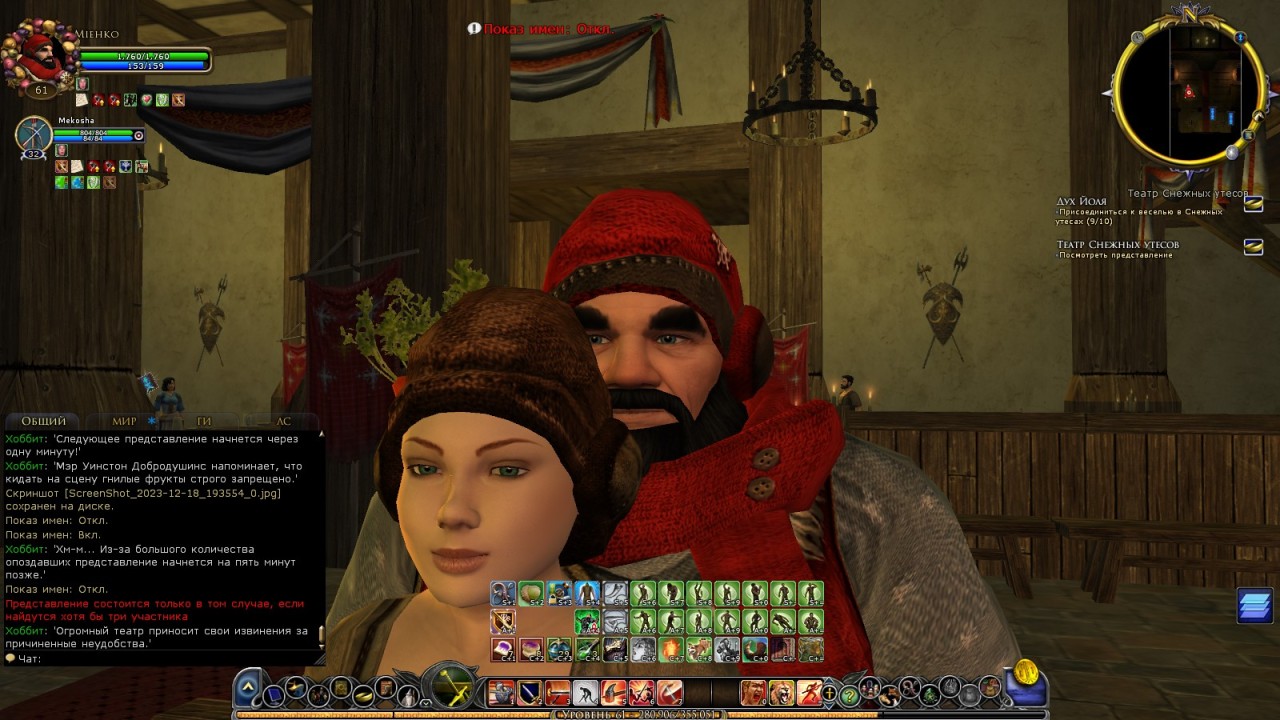The height and width of the screenshot is (720, 1280).
Task: Click the green question mark help icon
Action: tap(849, 694)
